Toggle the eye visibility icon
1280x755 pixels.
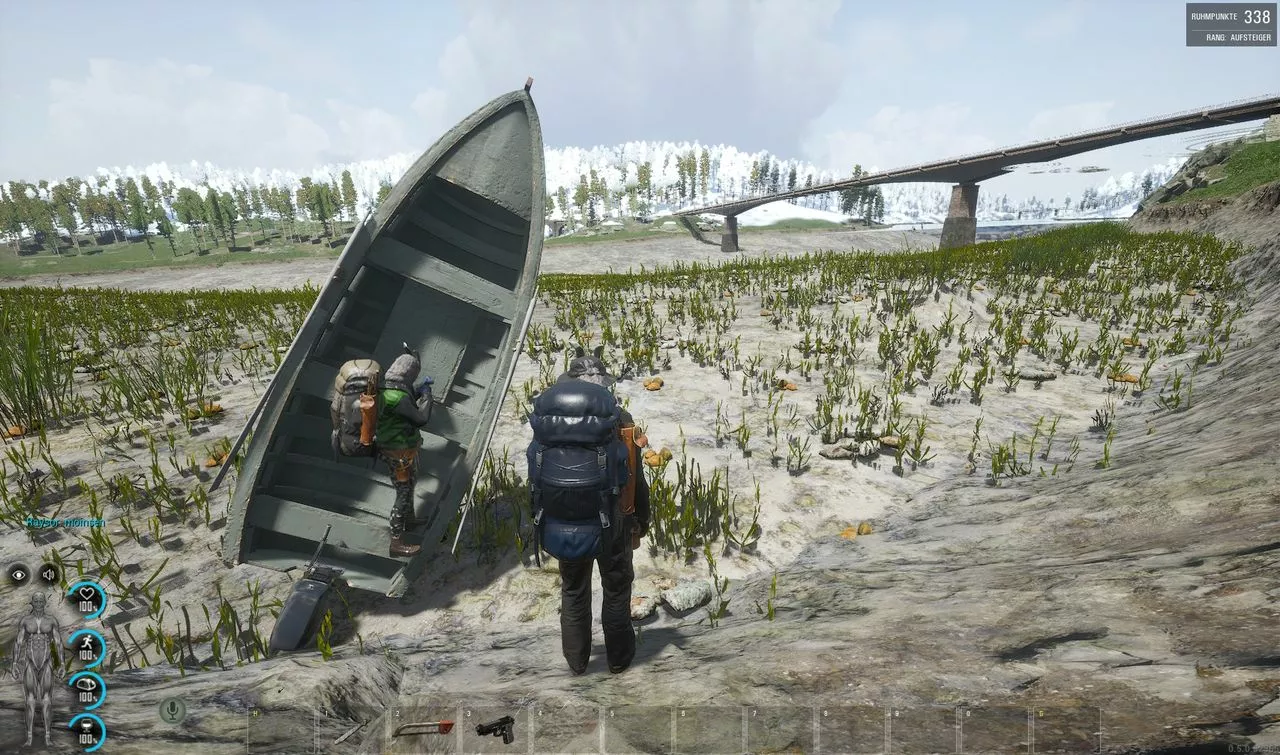[x=18, y=574]
